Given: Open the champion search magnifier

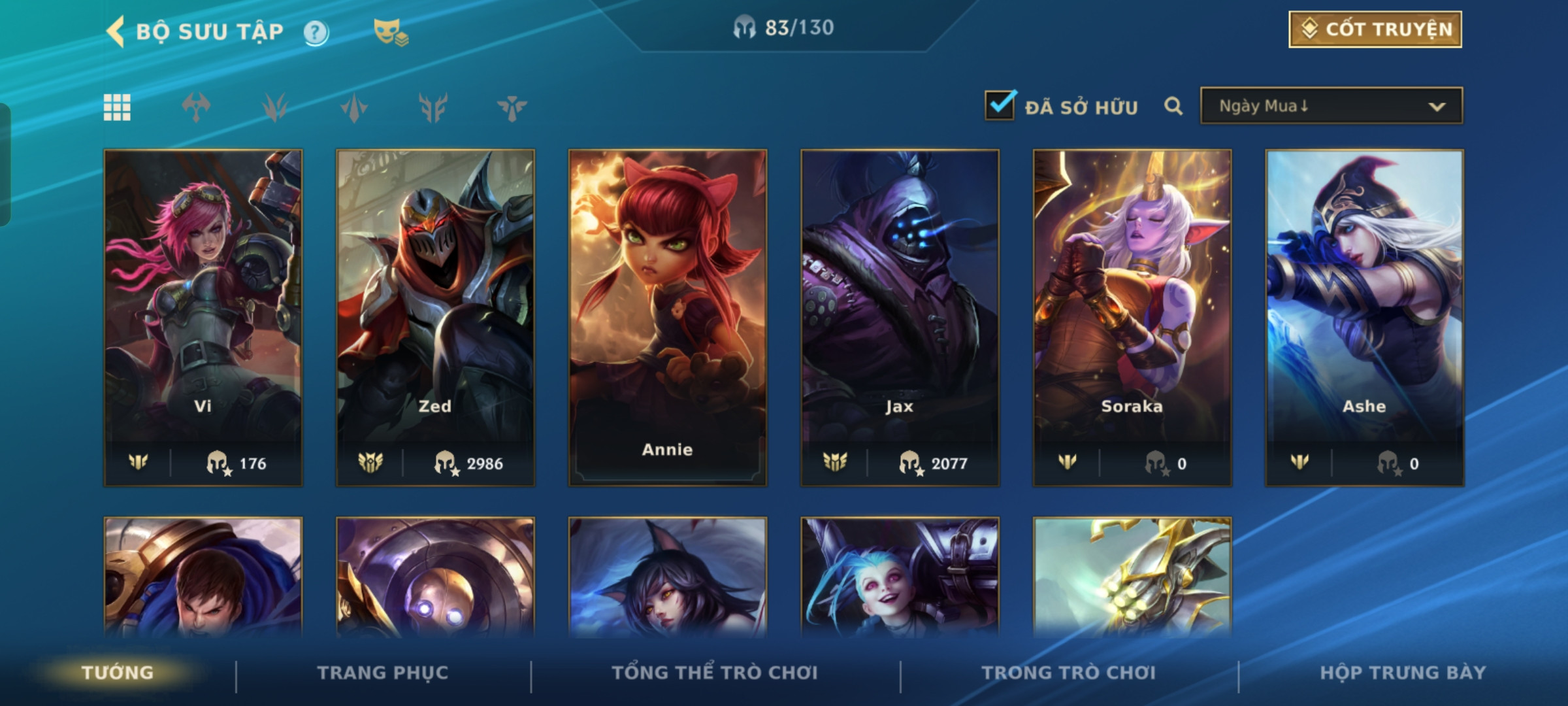Looking at the screenshot, I should (x=1173, y=107).
